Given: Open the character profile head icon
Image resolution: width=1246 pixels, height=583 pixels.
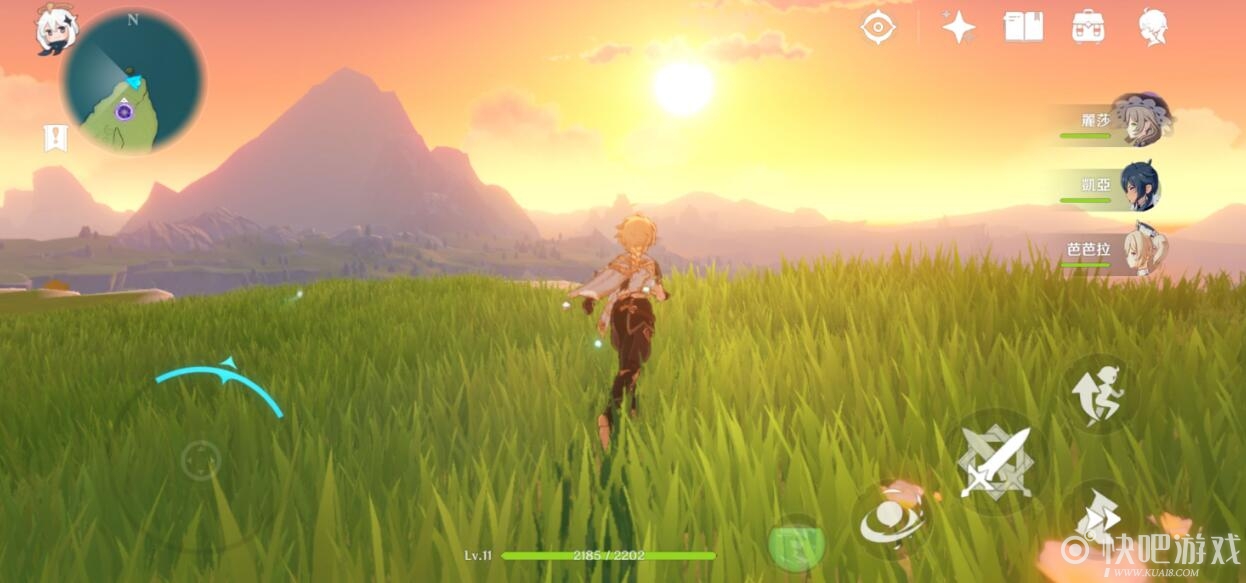Looking at the screenshot, I should (x=1153, y=27).
